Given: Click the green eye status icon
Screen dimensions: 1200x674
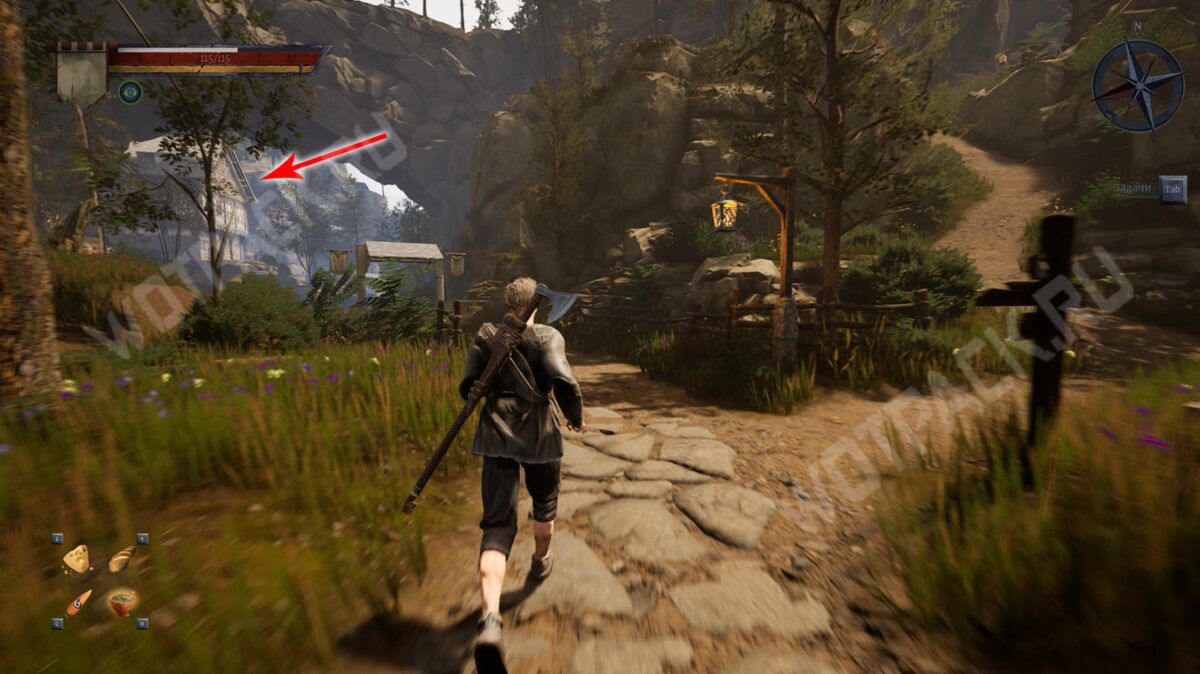Looking at the screenshot, I should point(130,92).
